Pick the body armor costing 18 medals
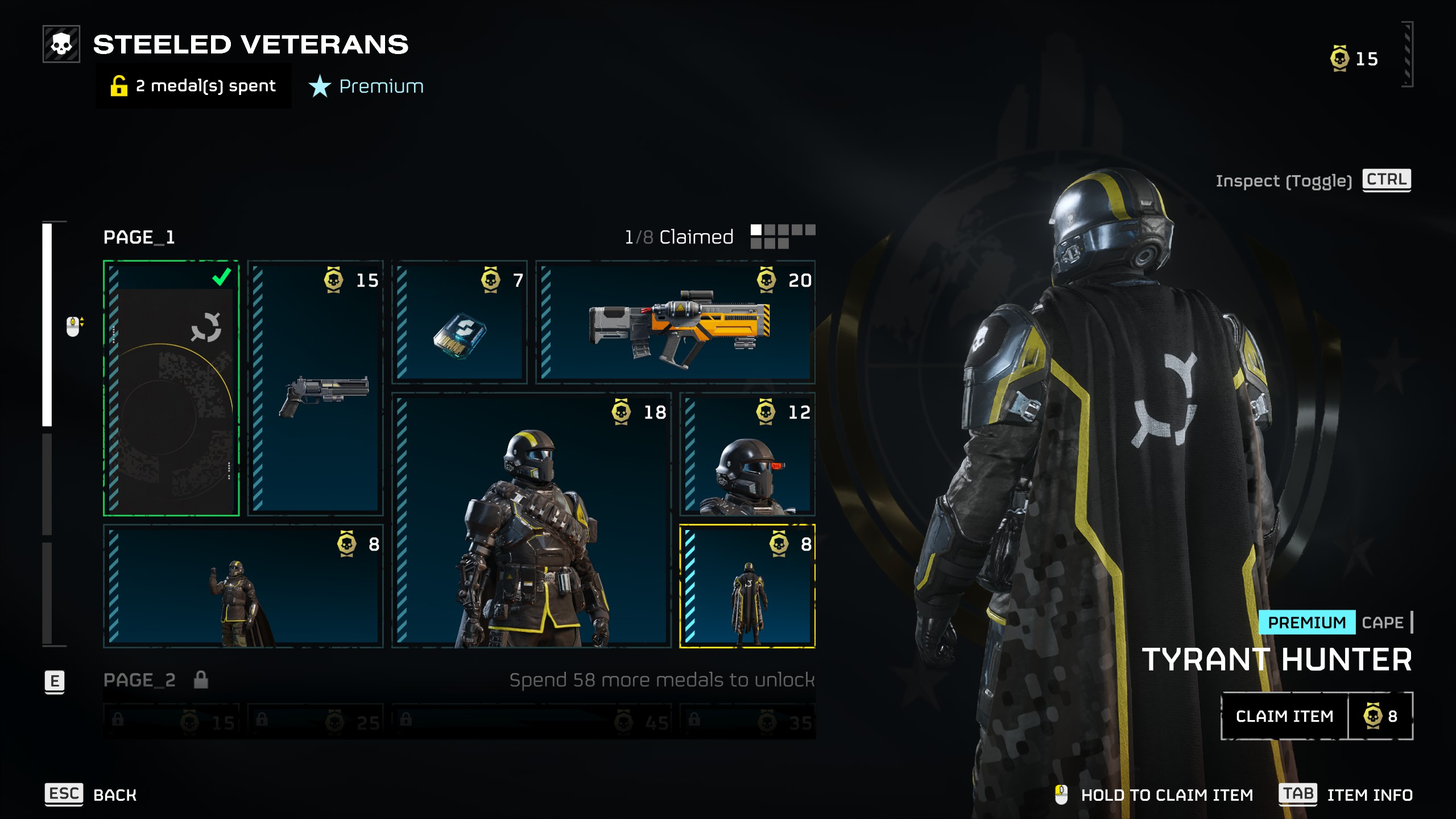 point(531,520)
